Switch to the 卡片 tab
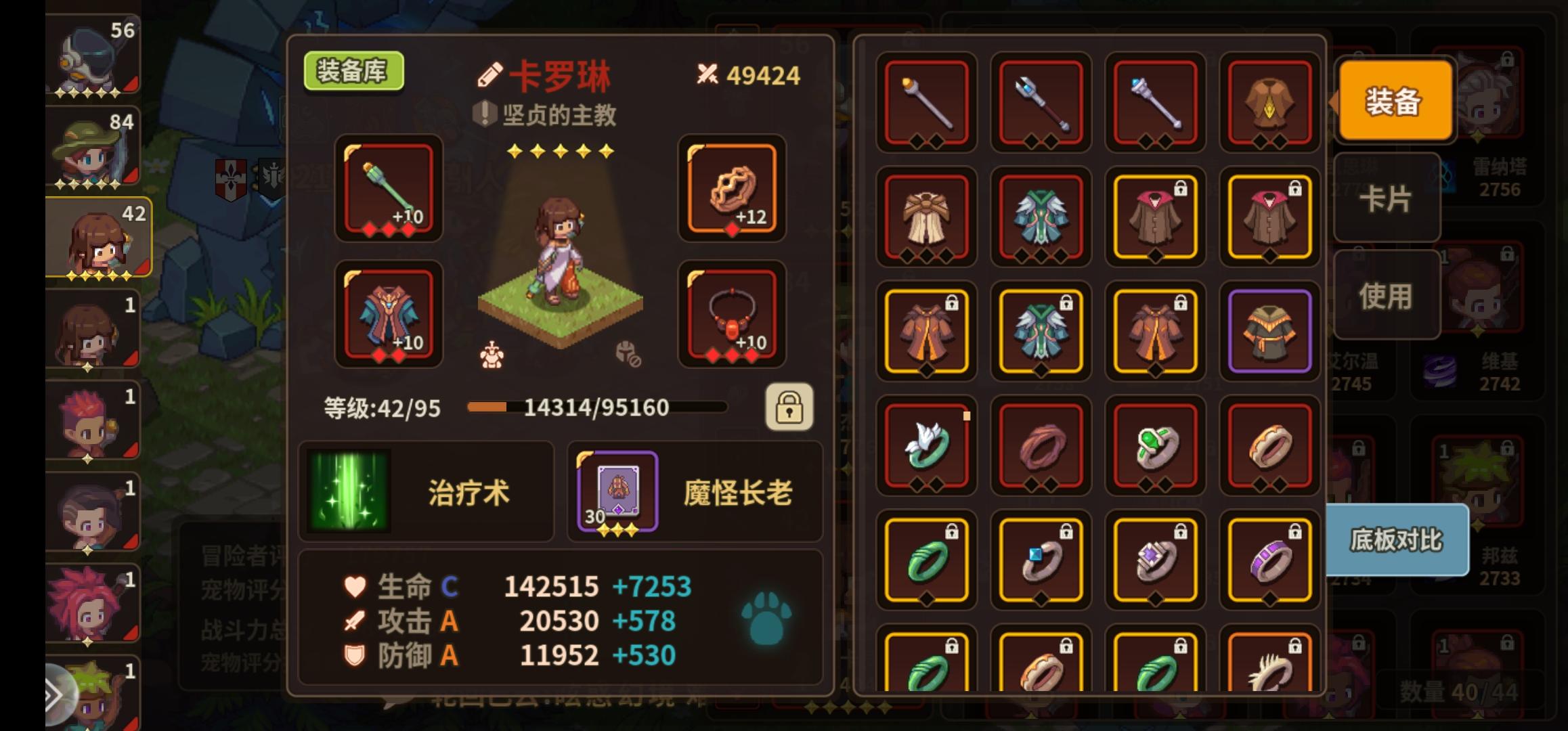The height and width of the screenshot is (731, 1568). [1387, 201]
